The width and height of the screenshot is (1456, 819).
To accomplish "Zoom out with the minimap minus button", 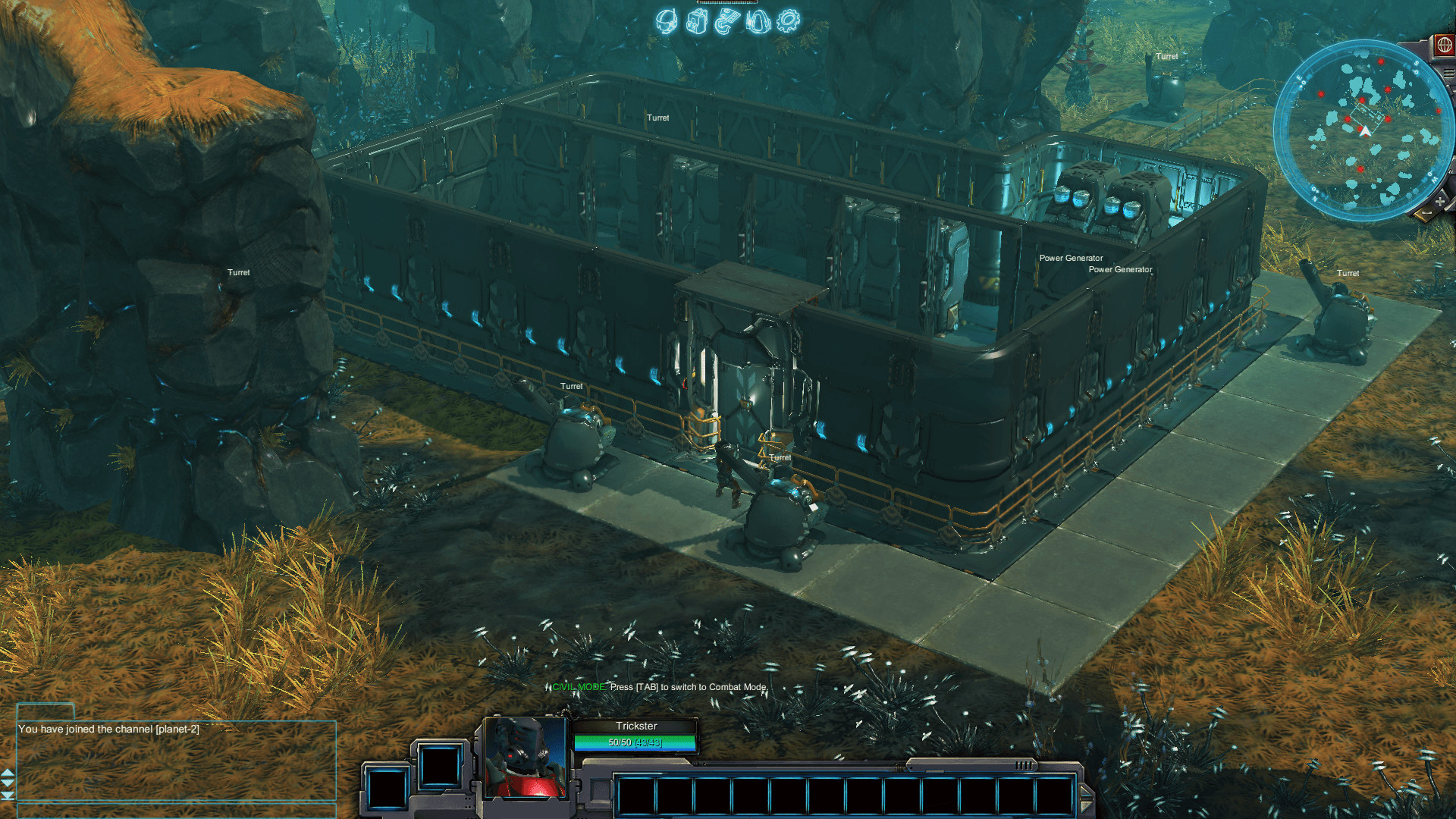I will click(1426, 212).
